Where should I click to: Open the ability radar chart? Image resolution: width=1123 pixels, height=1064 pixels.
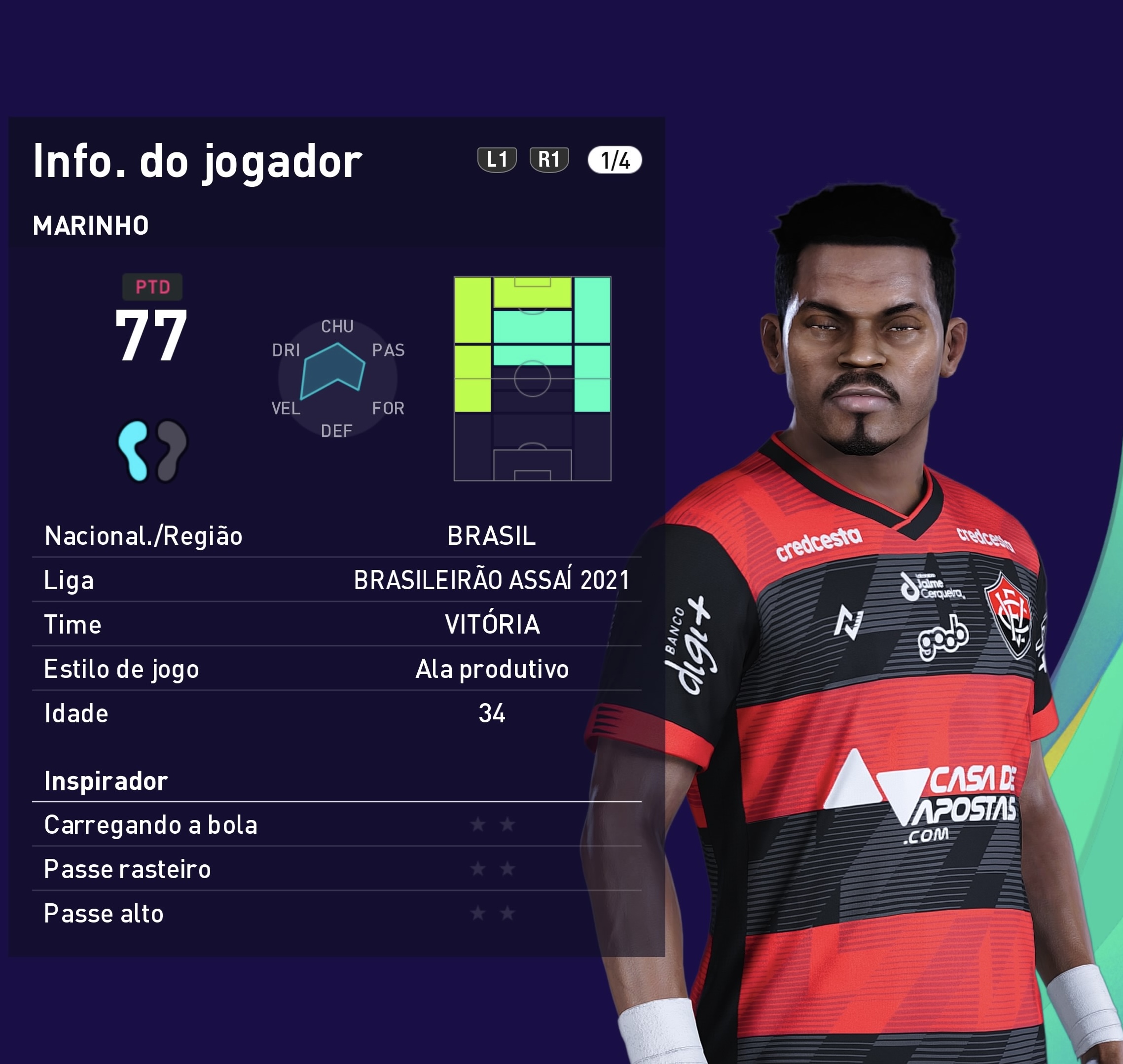click(x=338, y=378)
